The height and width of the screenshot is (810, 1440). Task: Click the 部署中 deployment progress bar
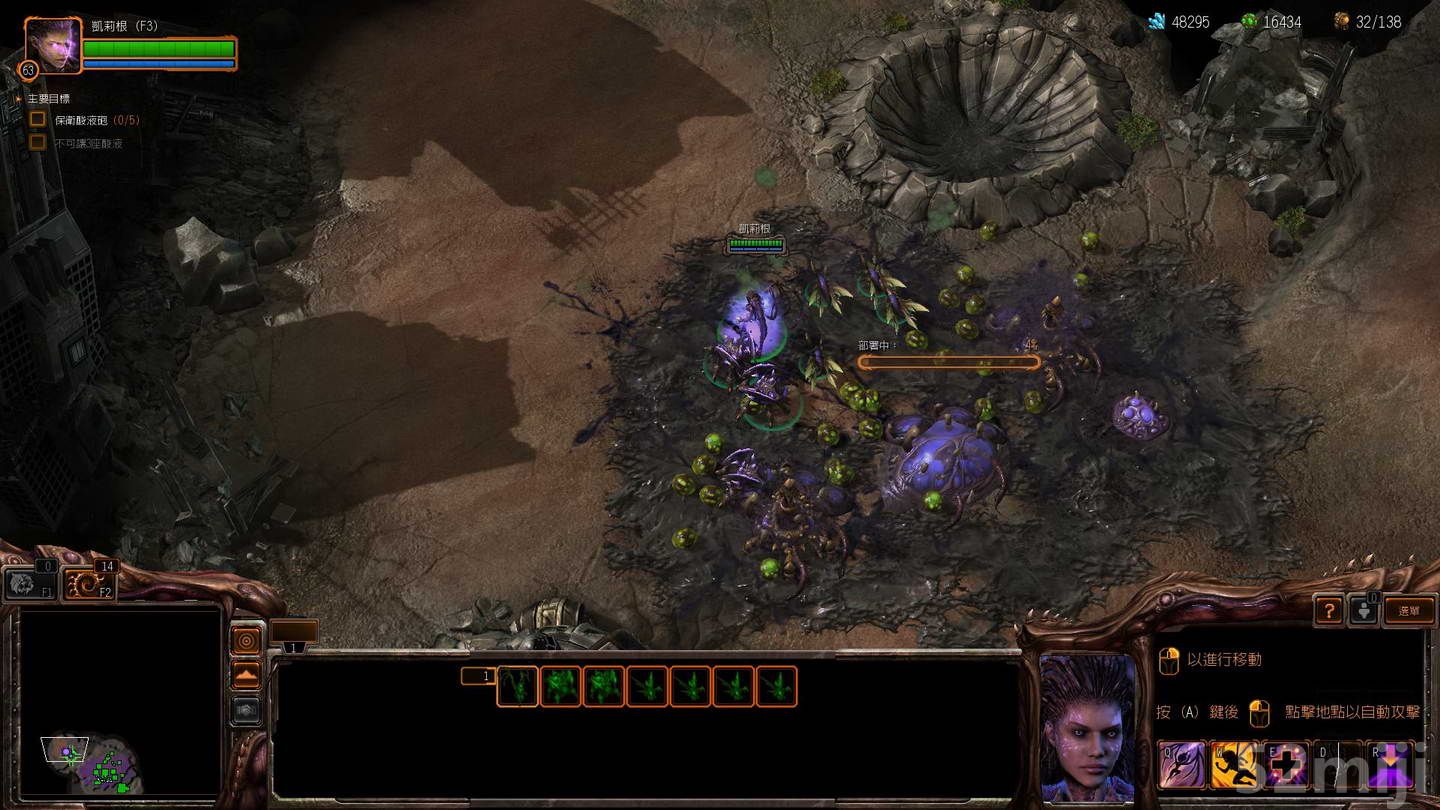(x=948, y=362)
